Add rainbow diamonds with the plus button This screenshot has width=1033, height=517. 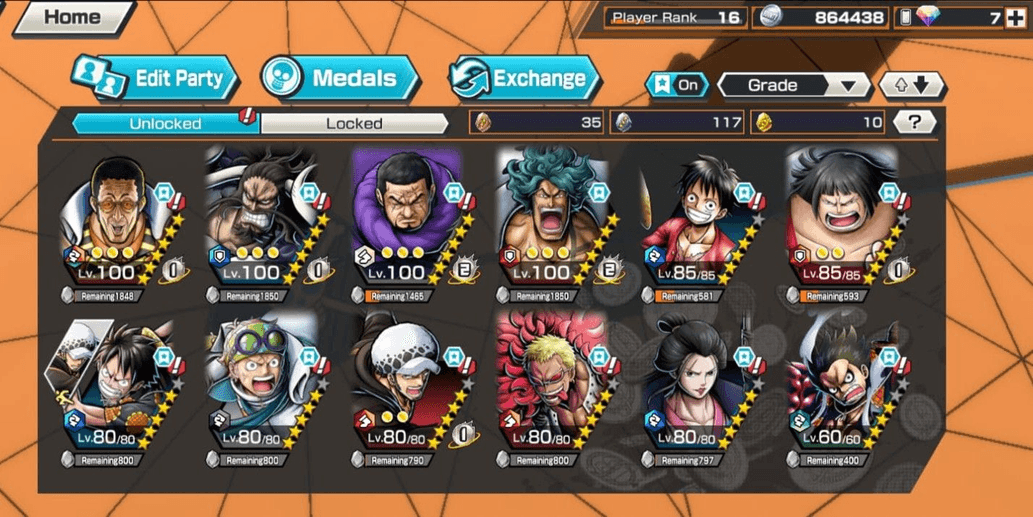click(1016, 17)
